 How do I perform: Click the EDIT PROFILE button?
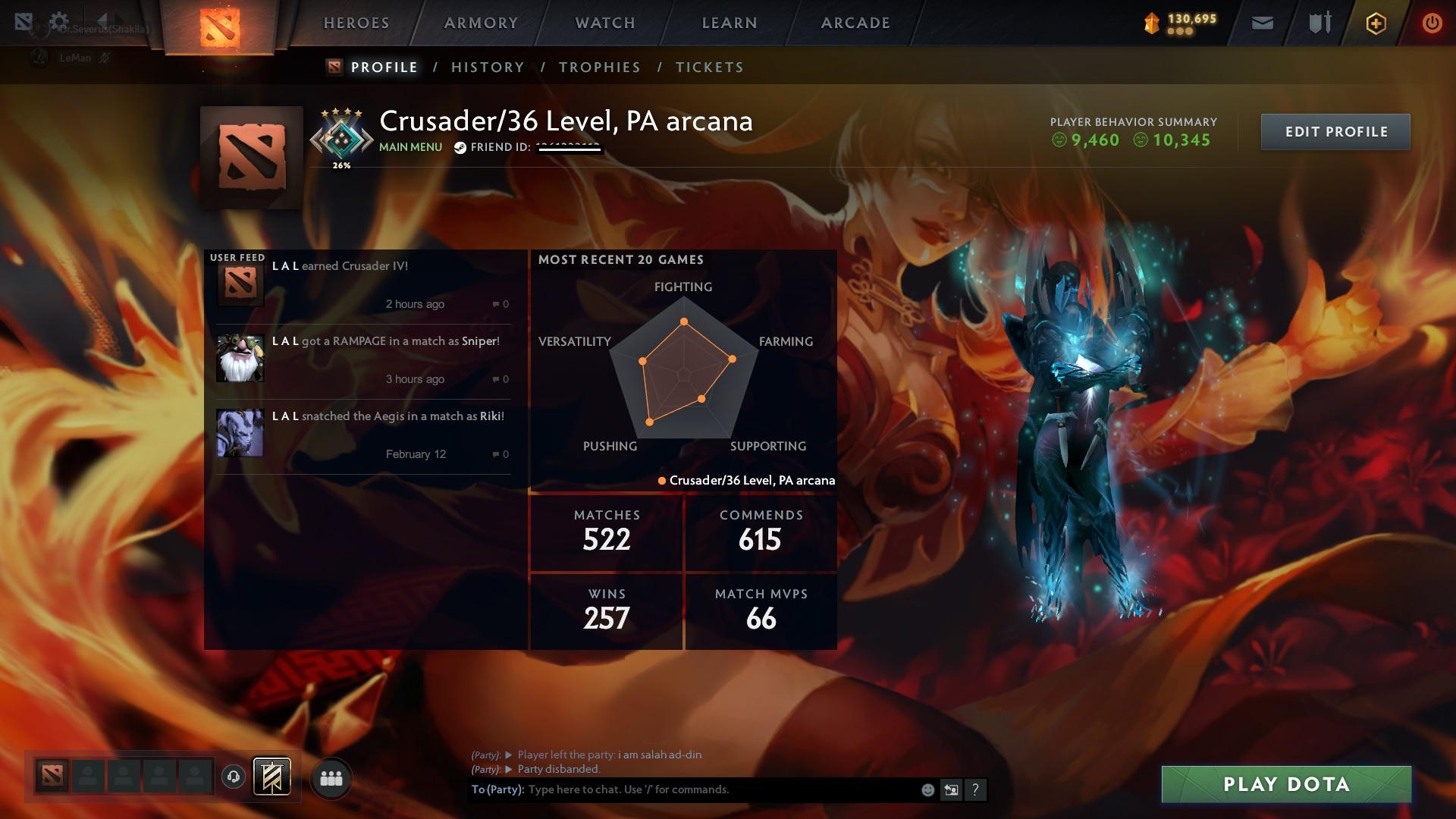(1335, 131)
